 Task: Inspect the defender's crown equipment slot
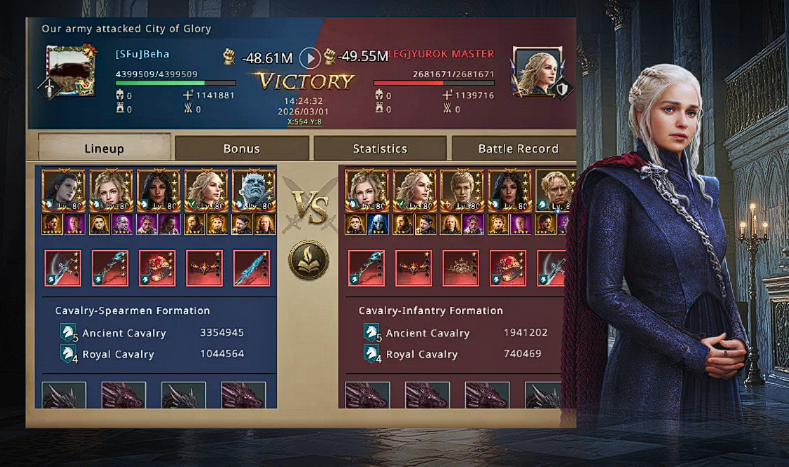tap(460, 268)
